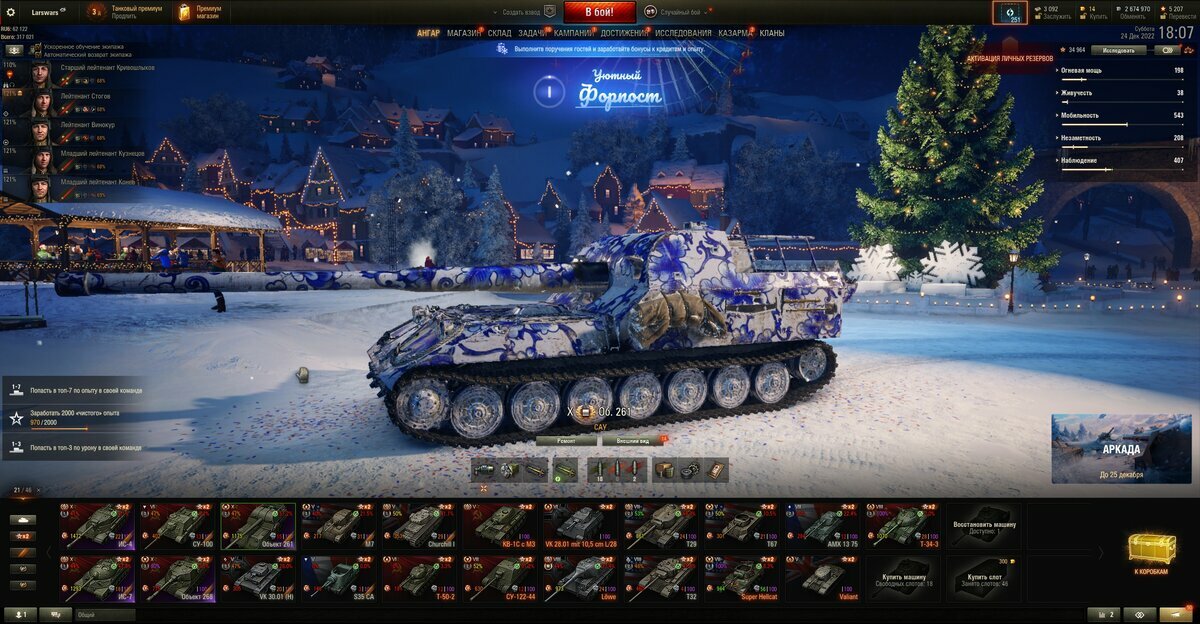Image resolution: width=1200 pixels, height=624 pixels.
Task: Select the Super Hellcat tank tile
Action: click(x=742, y=577)
